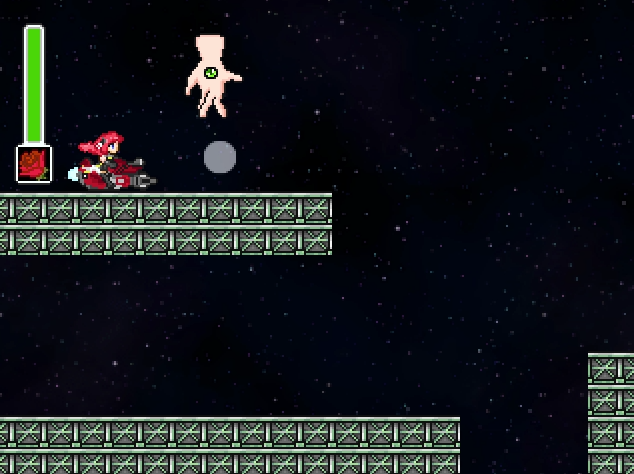Screen dimensions: 634x474
Task: Click the red rose icon under the health bar
Action: [34, 163]
